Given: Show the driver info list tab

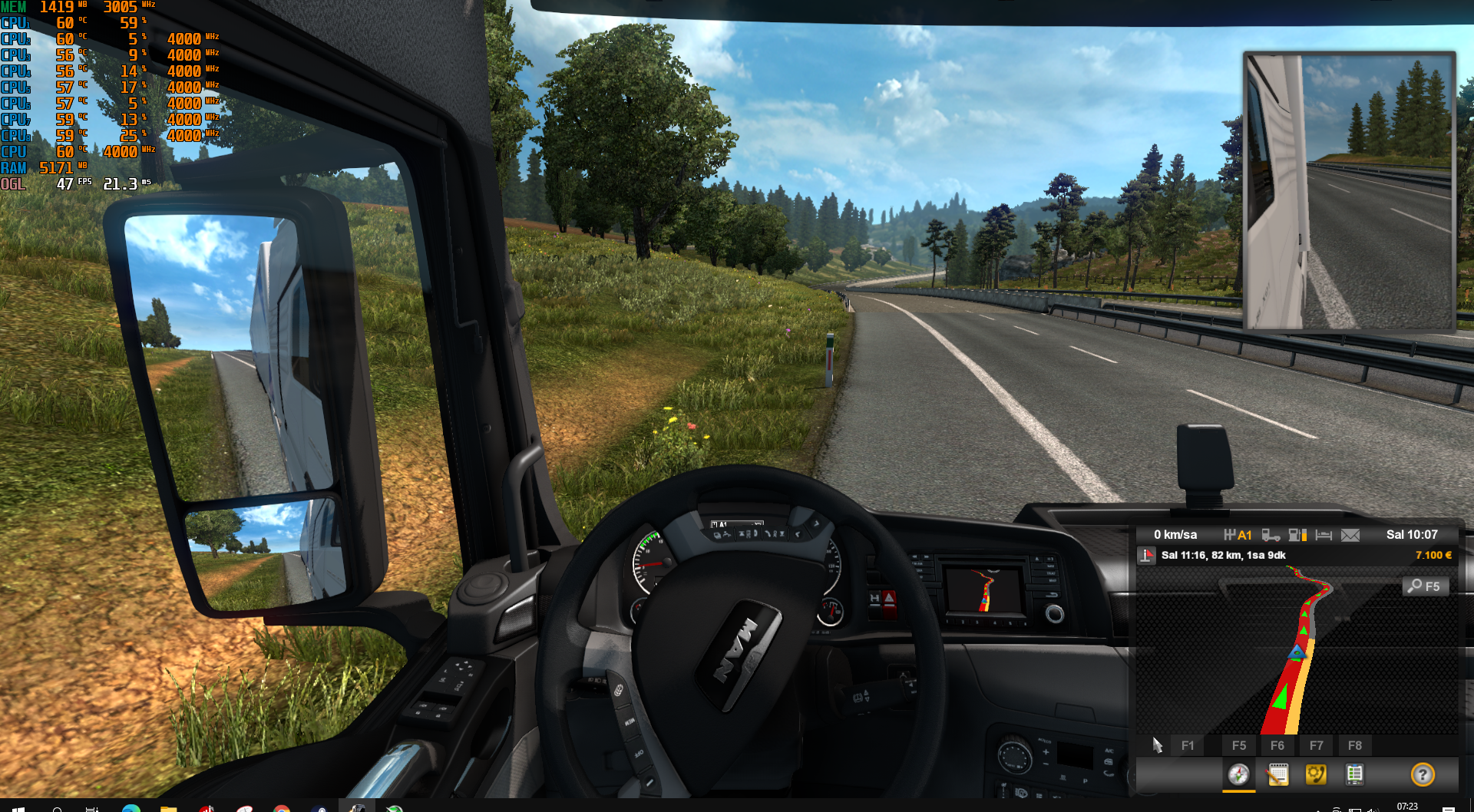Looking at the screenshot, I should 1354,774.
